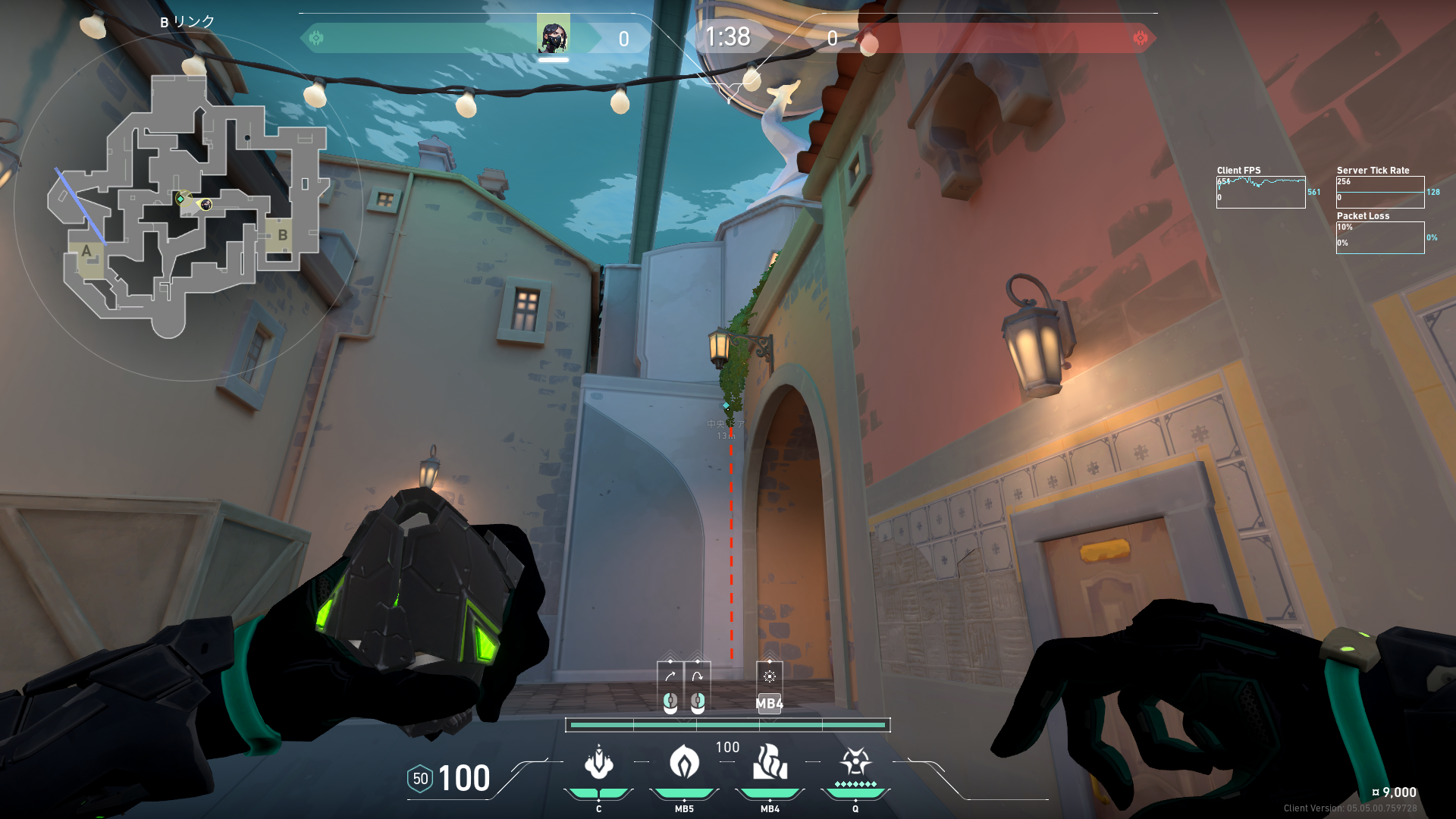Activate the Poison Cloud ability icon
The width and height of the screenshot is (1456, 819).
[684, 763]
